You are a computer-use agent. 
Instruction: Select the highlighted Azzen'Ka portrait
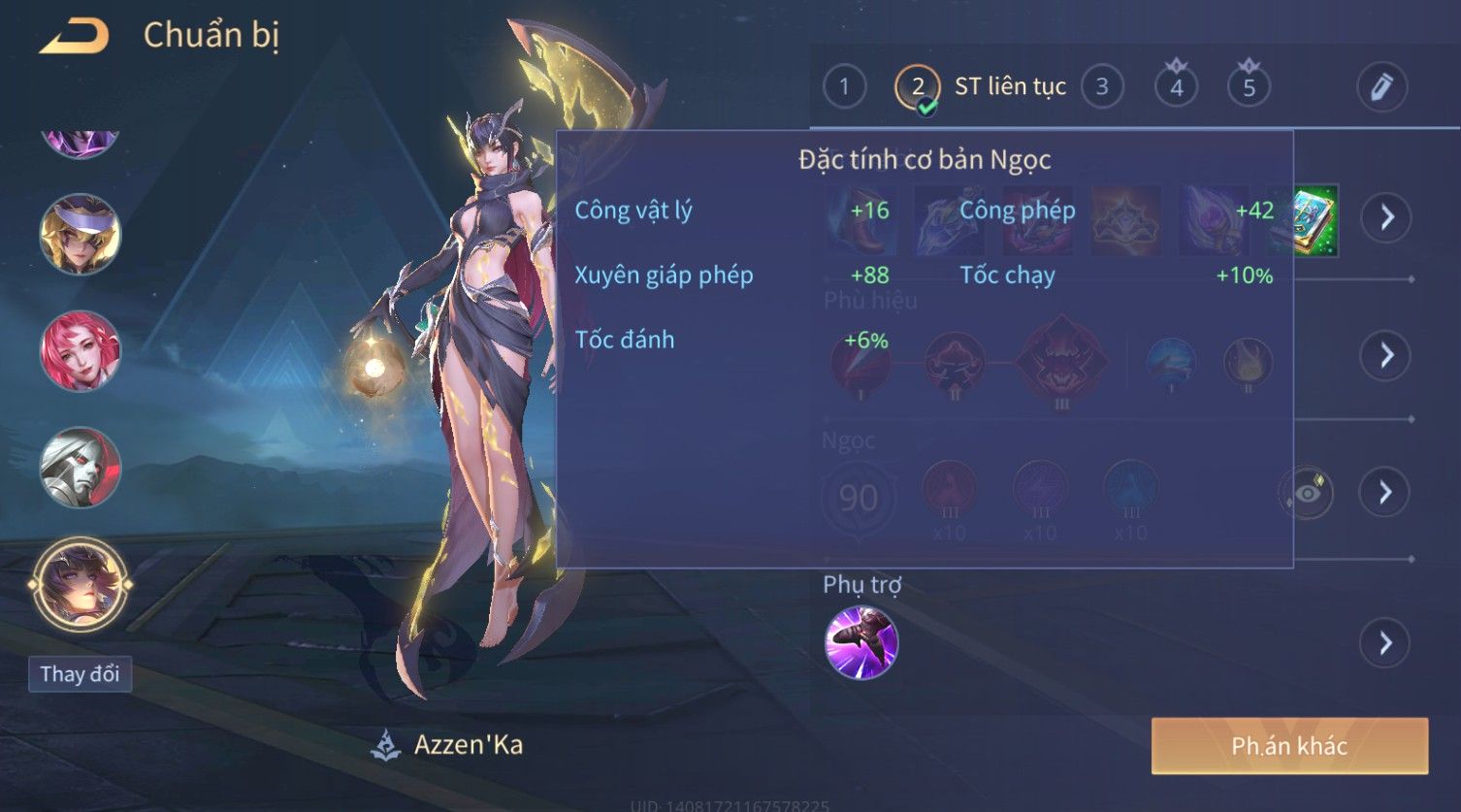(x=81, y=585)
